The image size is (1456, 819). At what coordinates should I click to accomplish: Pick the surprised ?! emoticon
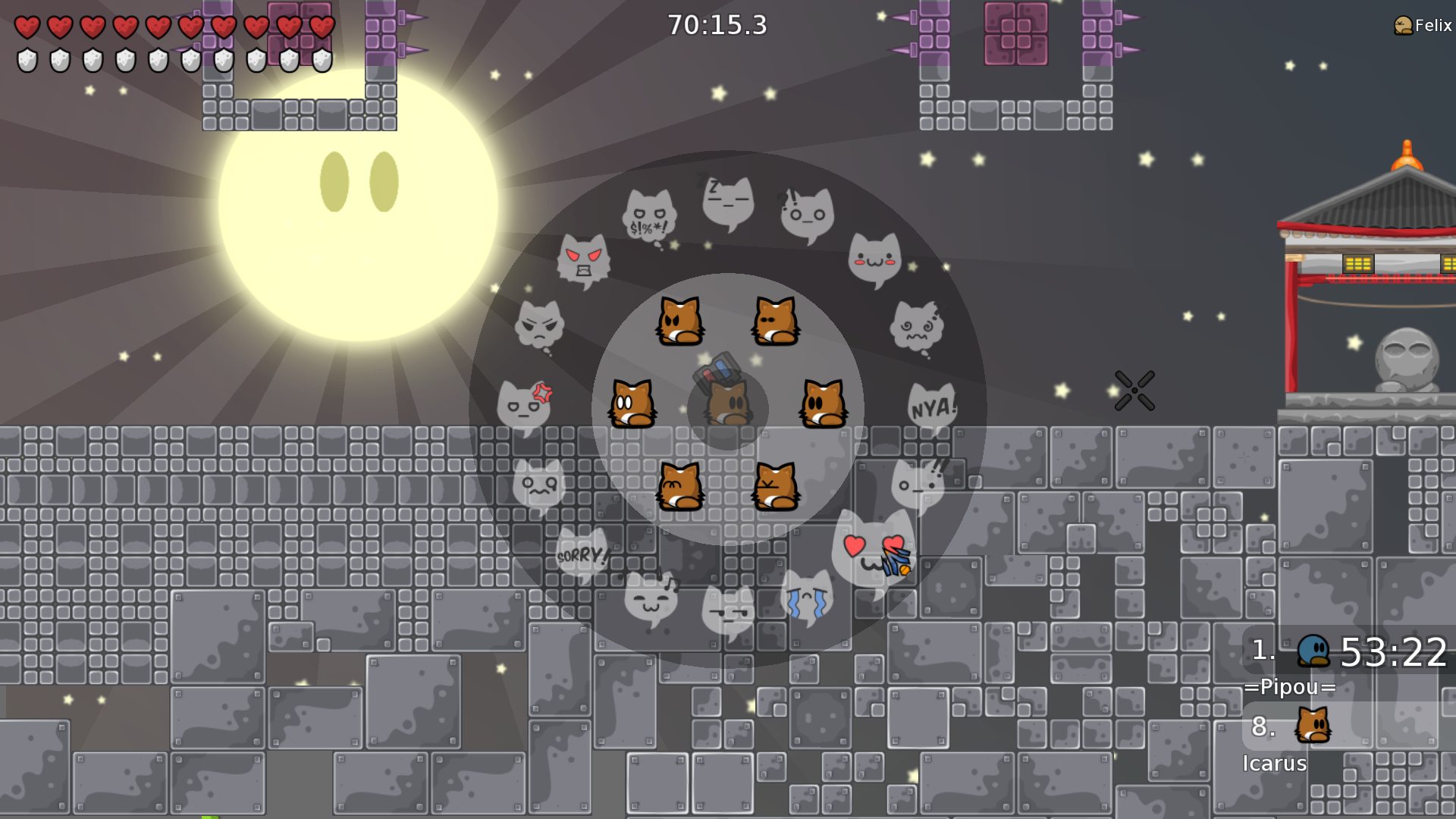[807, 215]
